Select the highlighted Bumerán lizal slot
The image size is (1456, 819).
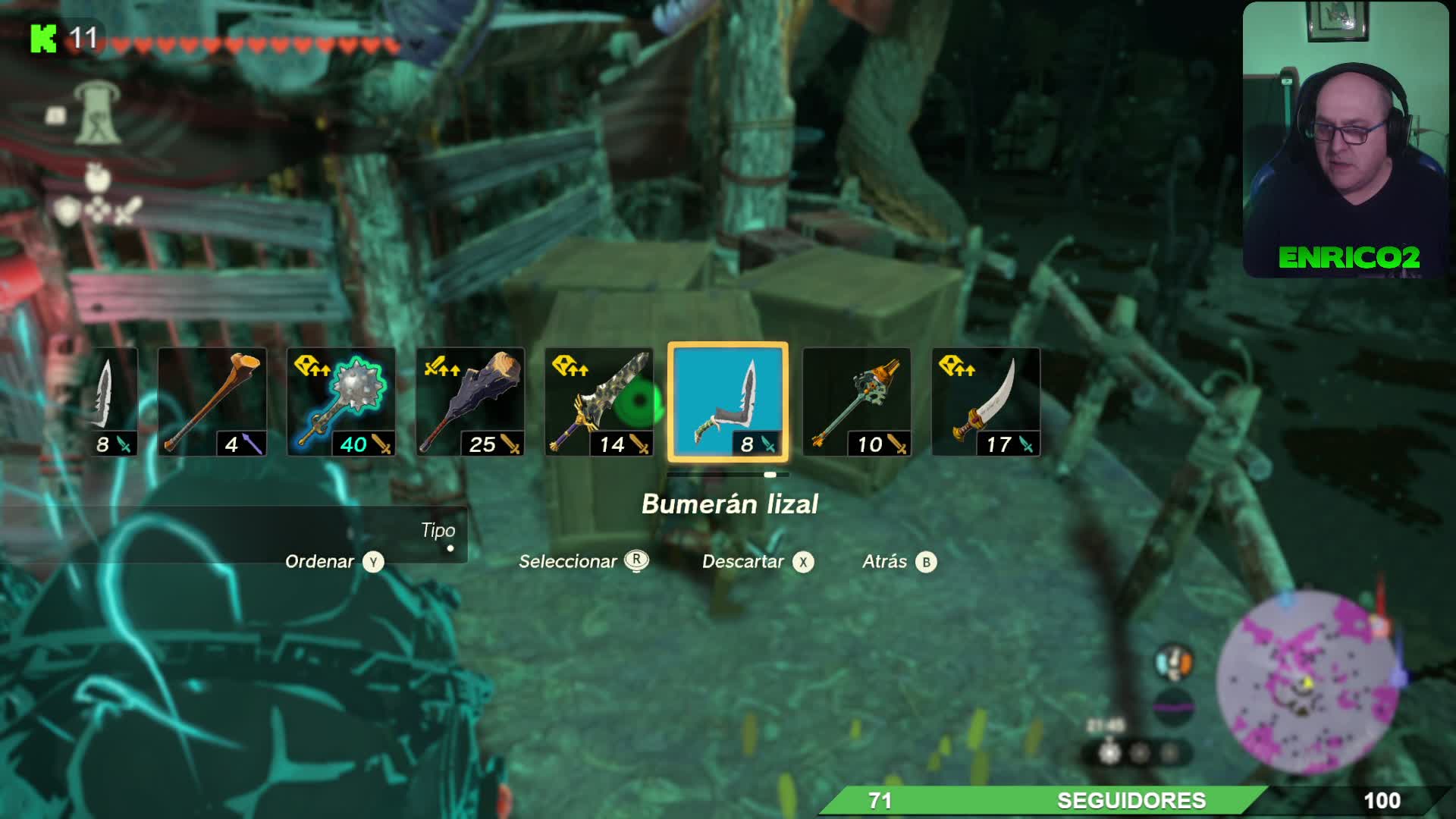click(x=727, y=402)
